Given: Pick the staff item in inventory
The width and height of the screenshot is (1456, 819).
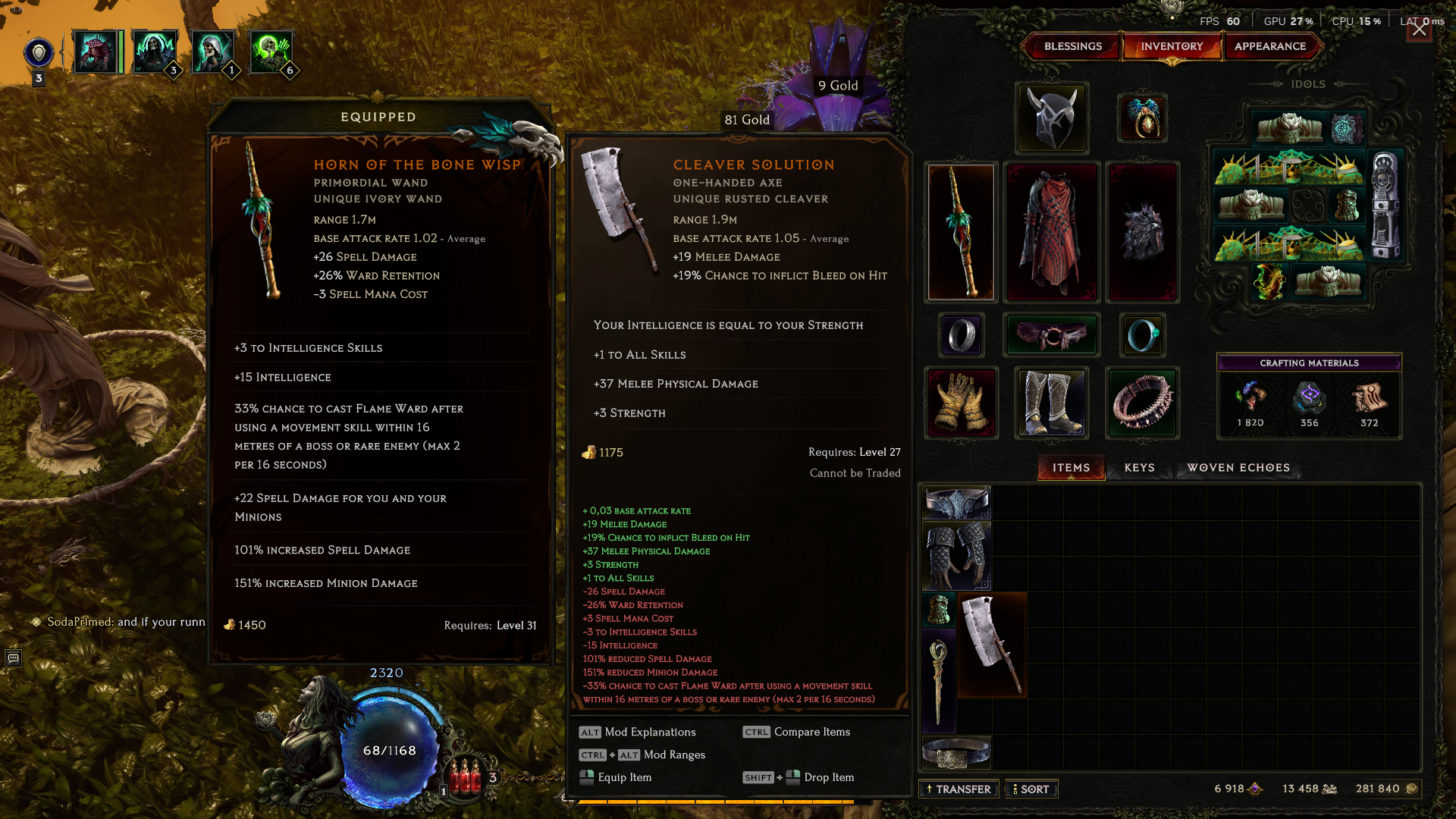Looking at the screenshot, I should click(x=939, y=681).
